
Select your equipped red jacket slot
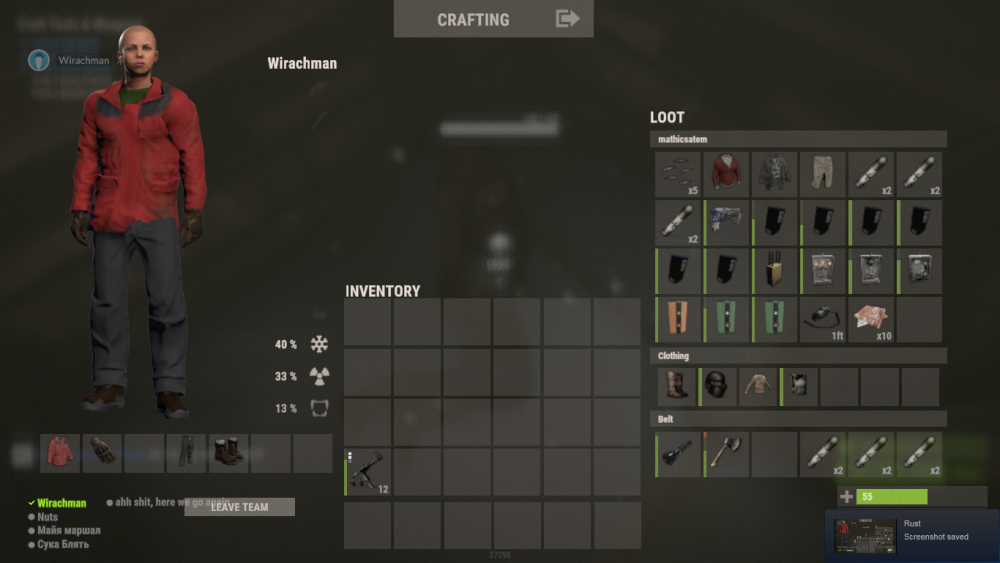coord(60,452)
